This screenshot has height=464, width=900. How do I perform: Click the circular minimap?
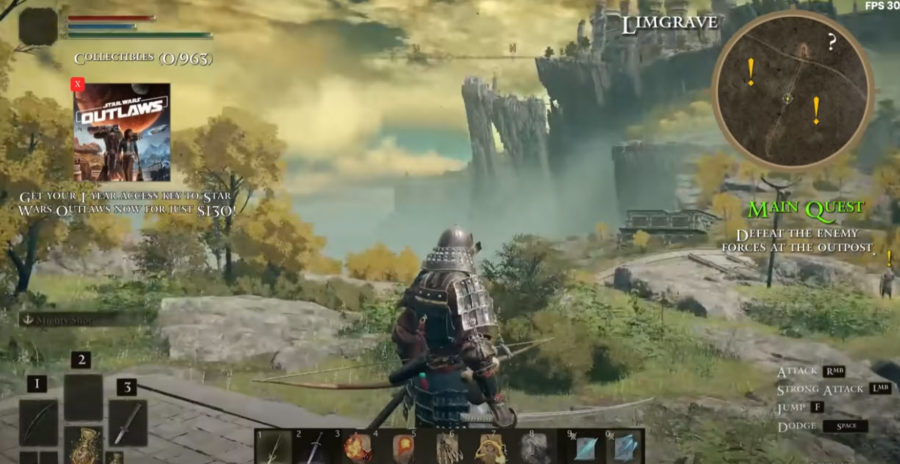tap(791, 90)
